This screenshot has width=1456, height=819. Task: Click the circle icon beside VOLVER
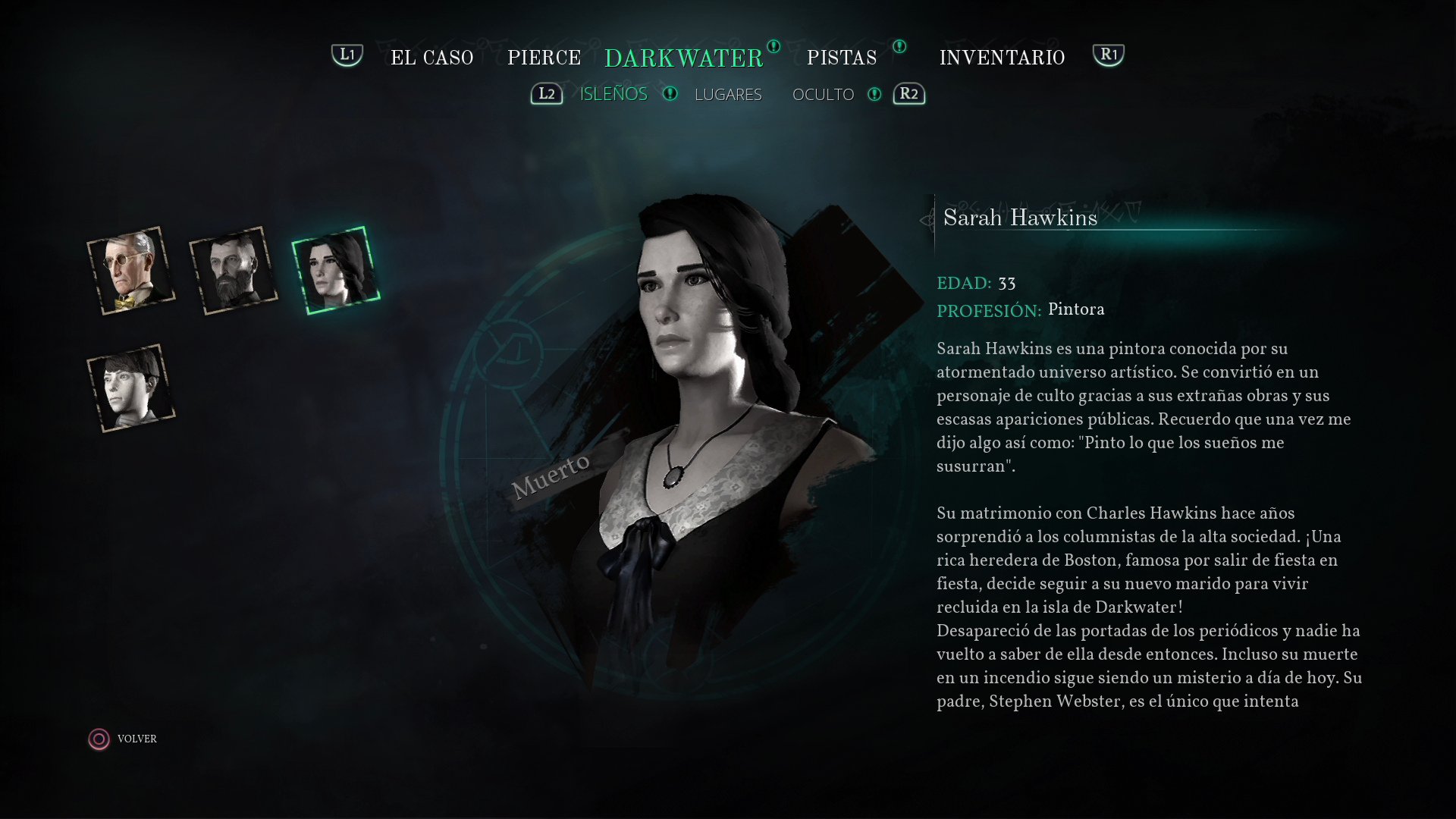tap(99, 738)
